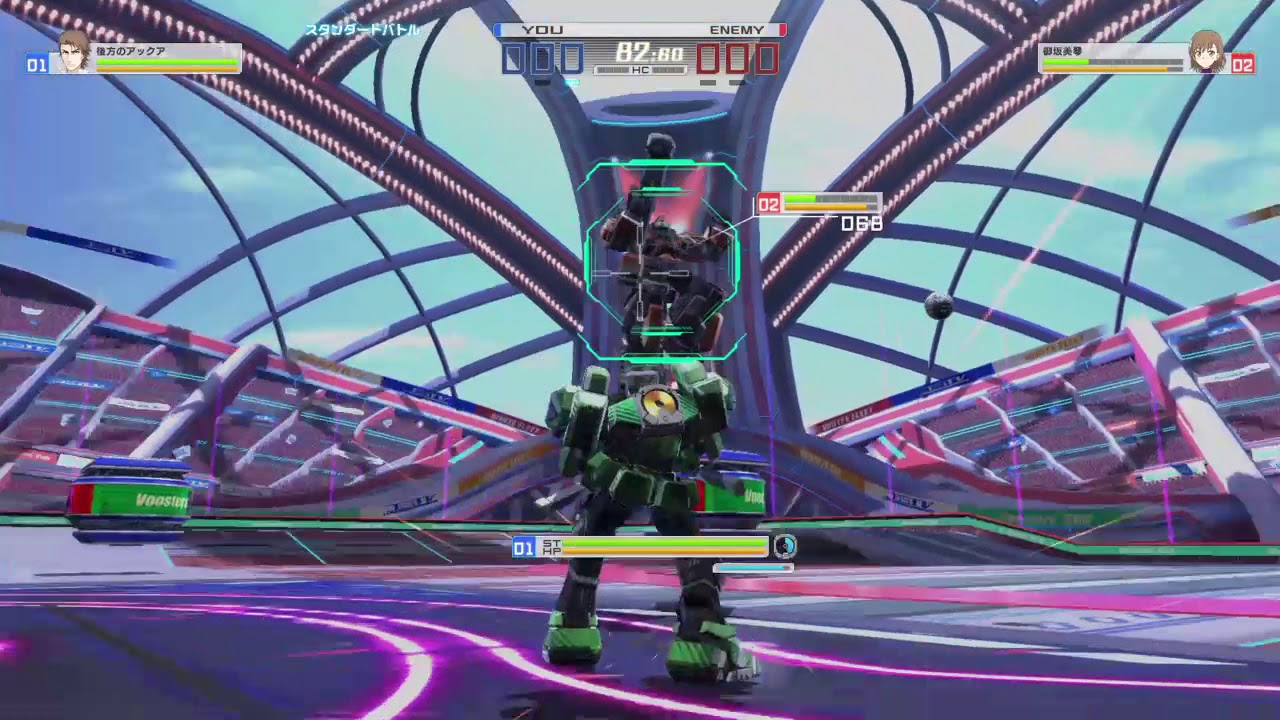This screenshot has height=720, width=1280.
Task: Select the ENEMY header tab
Action: tap(738, 29)
